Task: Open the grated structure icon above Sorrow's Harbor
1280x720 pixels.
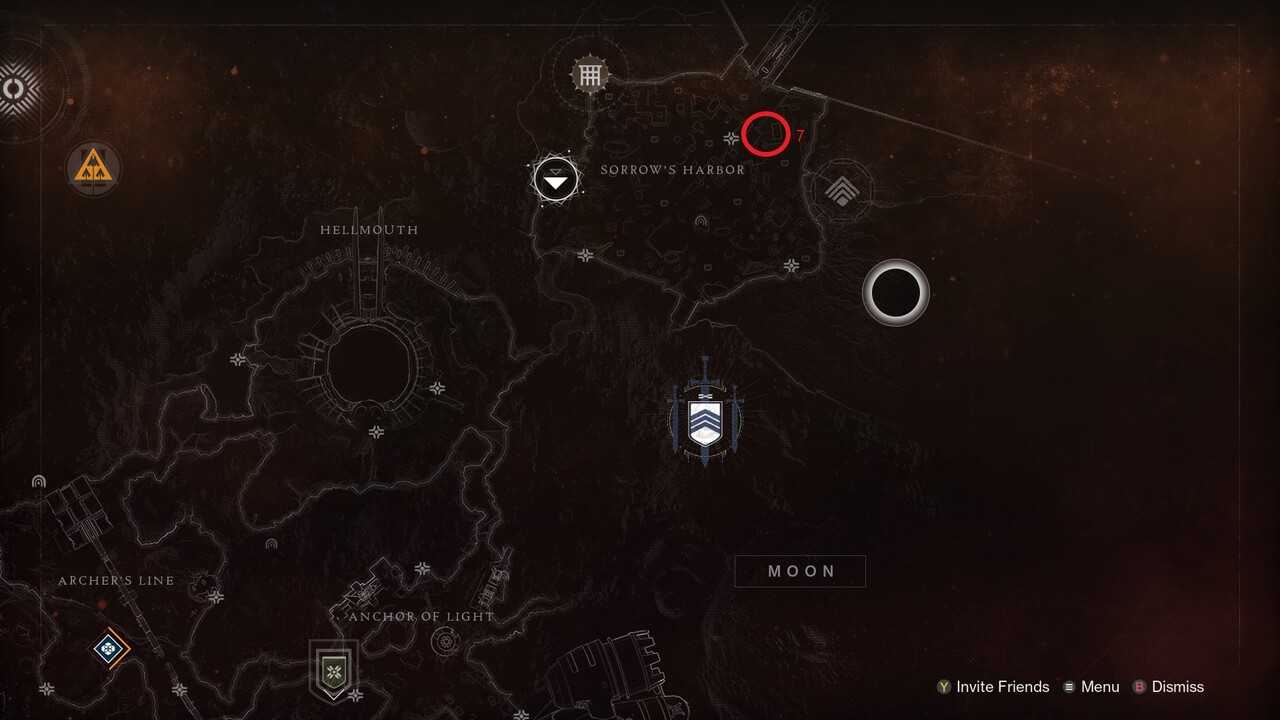Action: pos(588,74)
